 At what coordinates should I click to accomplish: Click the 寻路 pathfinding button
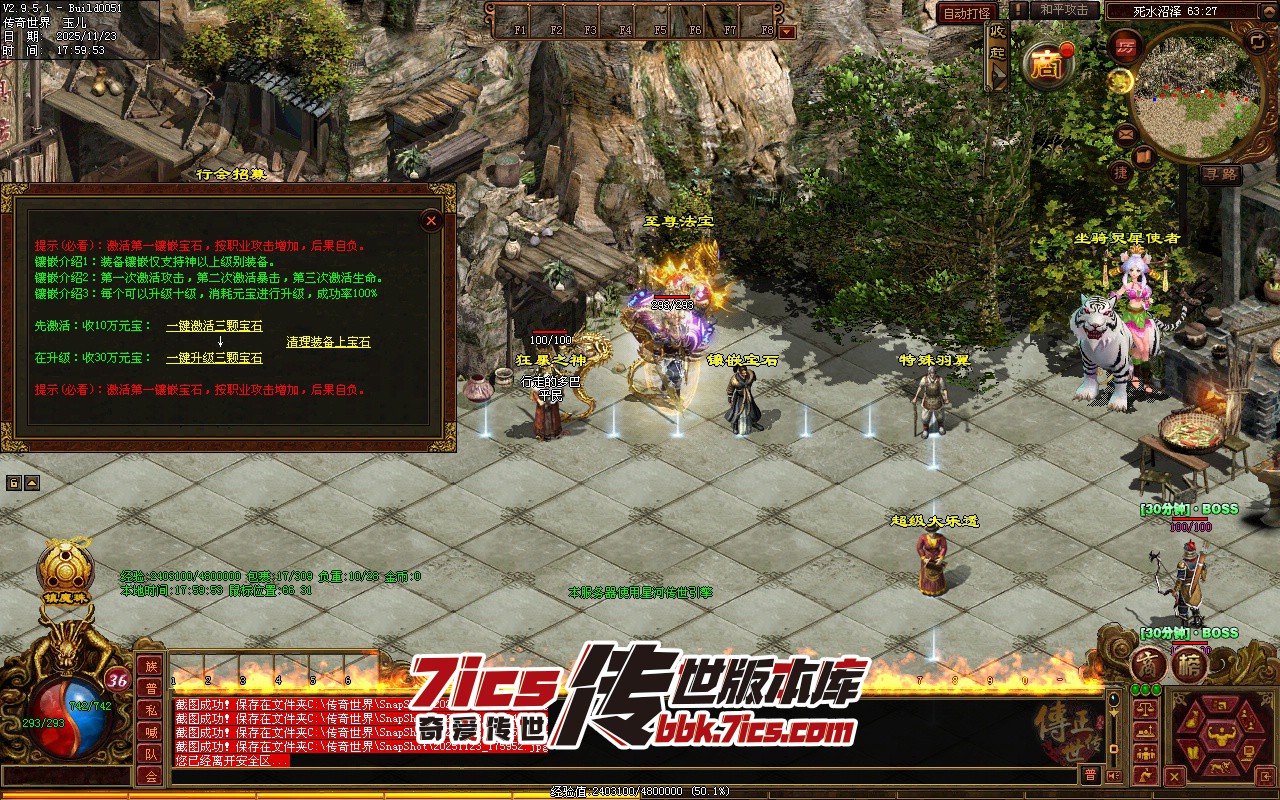pos(1221,174)
